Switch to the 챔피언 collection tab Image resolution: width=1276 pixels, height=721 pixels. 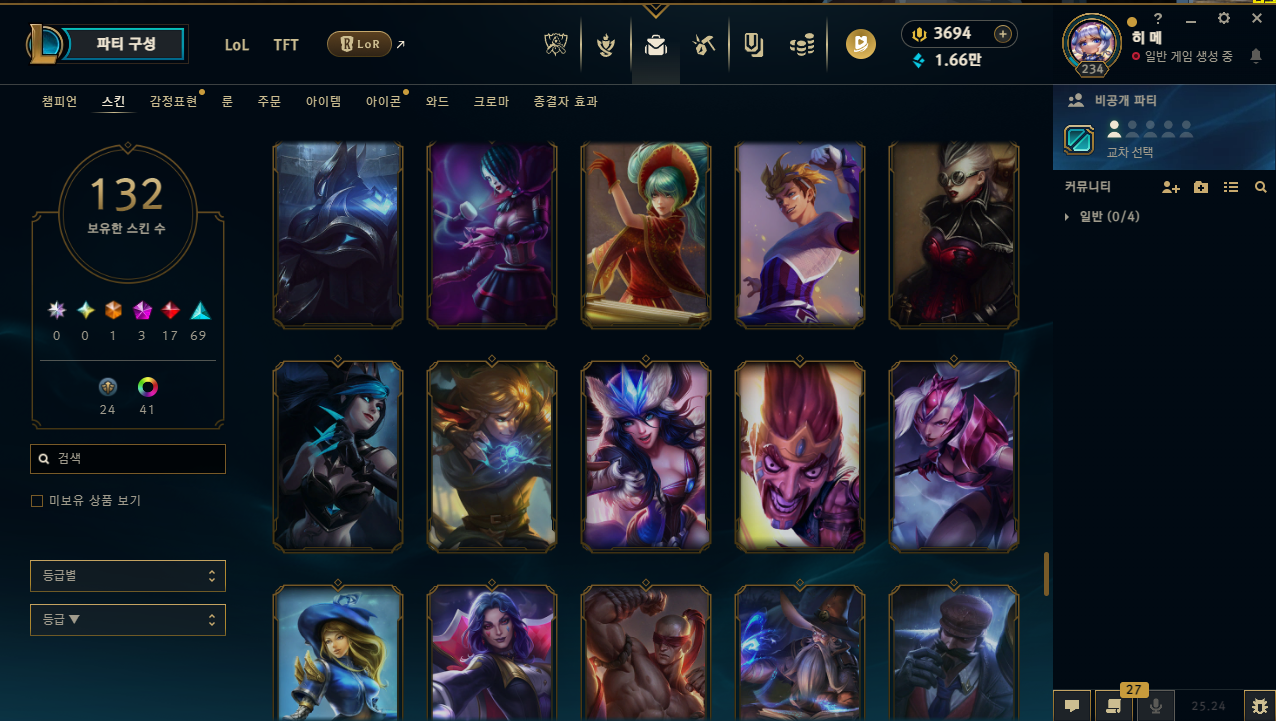tap(59, 101)
